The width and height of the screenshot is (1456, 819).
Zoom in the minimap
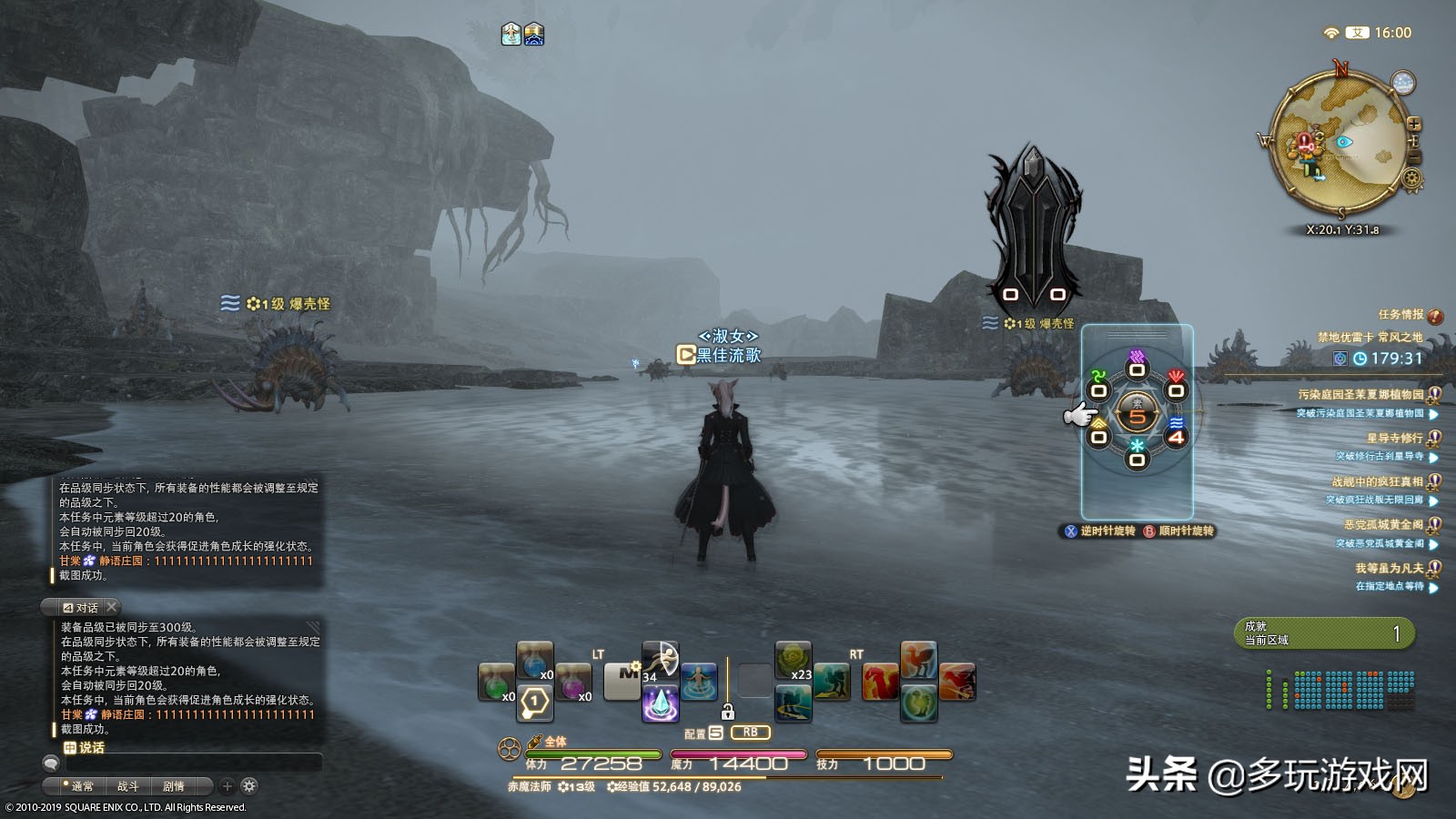(x=1414, y=124)
